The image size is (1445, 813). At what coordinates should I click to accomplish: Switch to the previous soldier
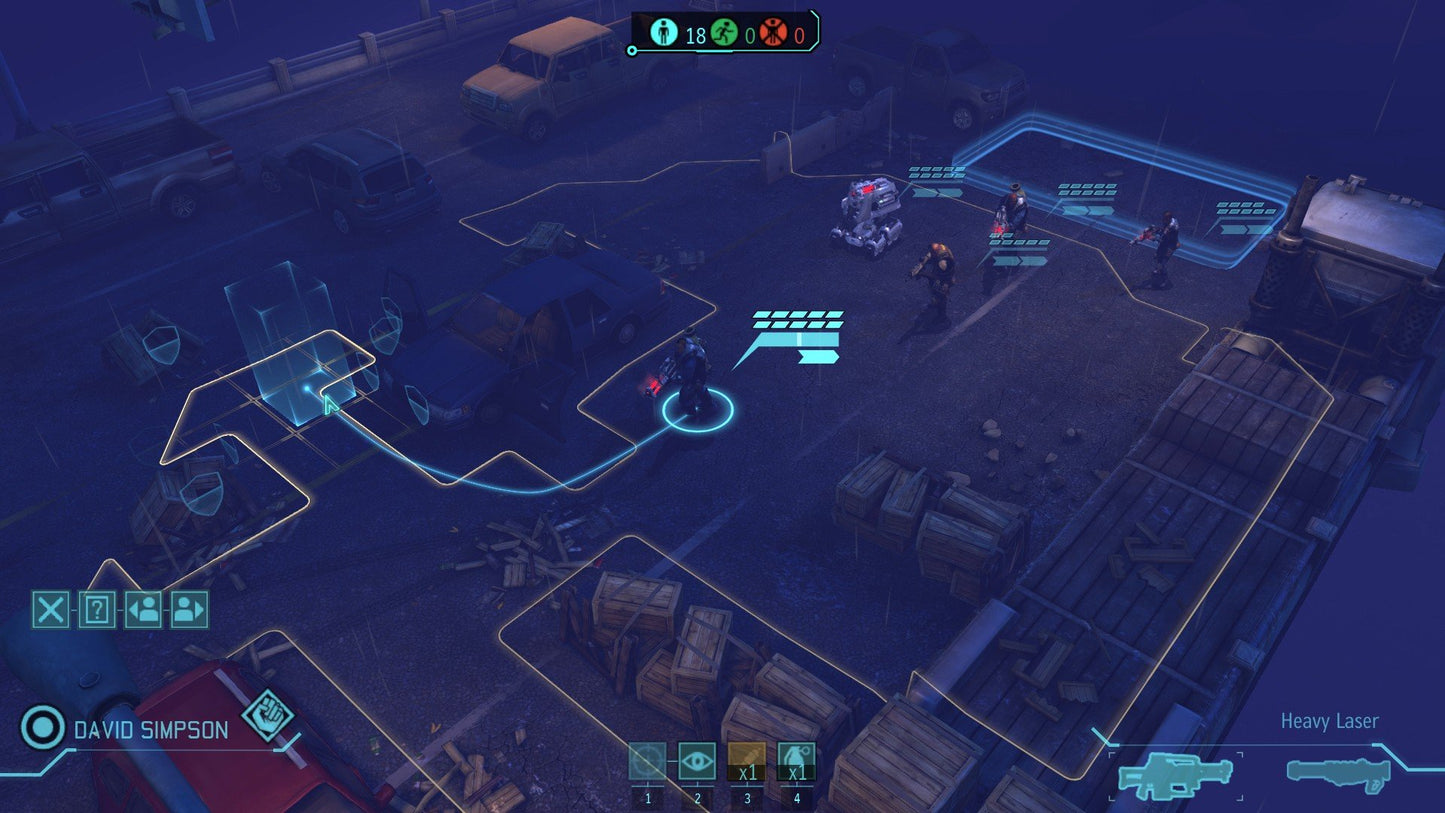[143, 607]
